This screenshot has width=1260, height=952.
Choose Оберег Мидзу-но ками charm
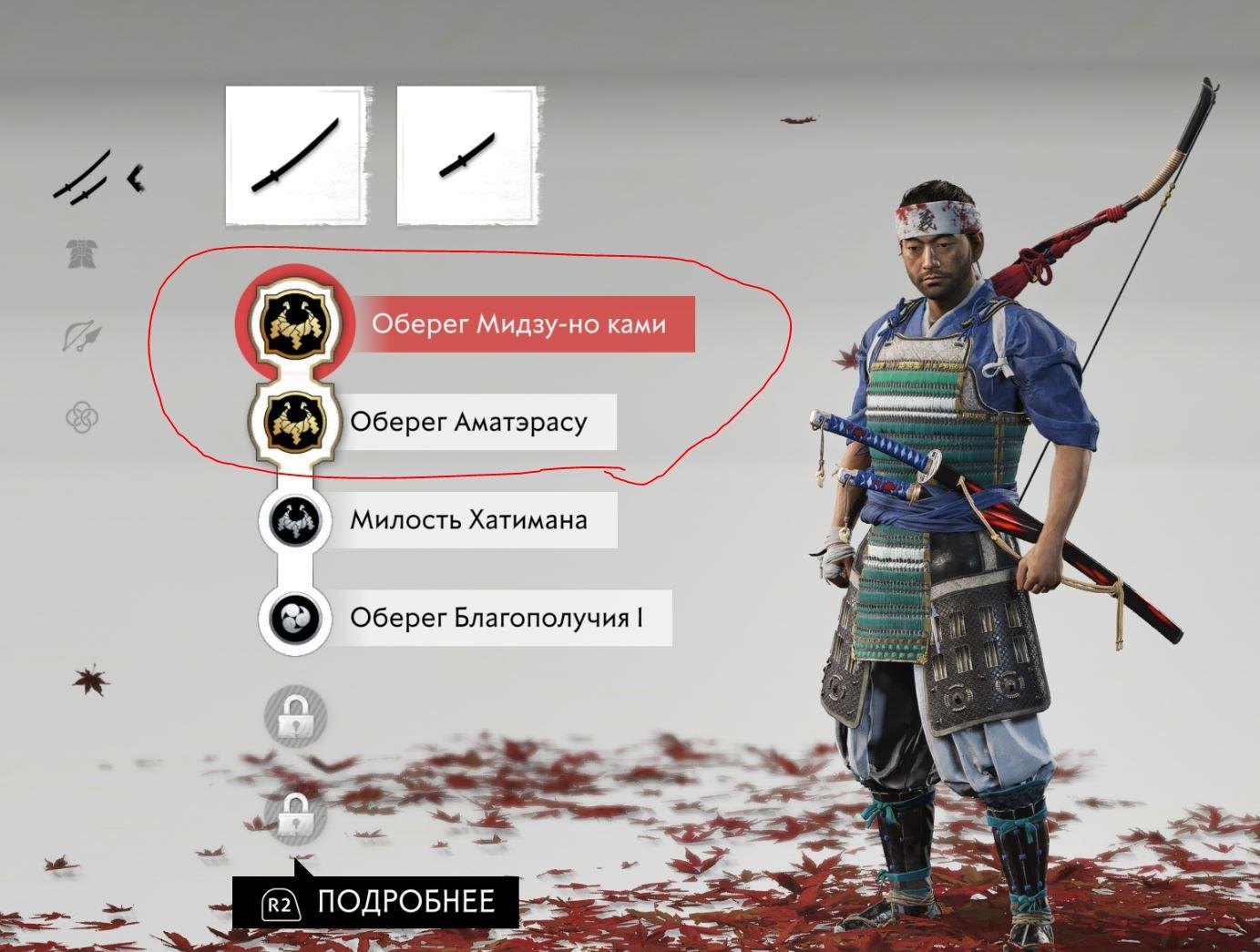[517, 324]
